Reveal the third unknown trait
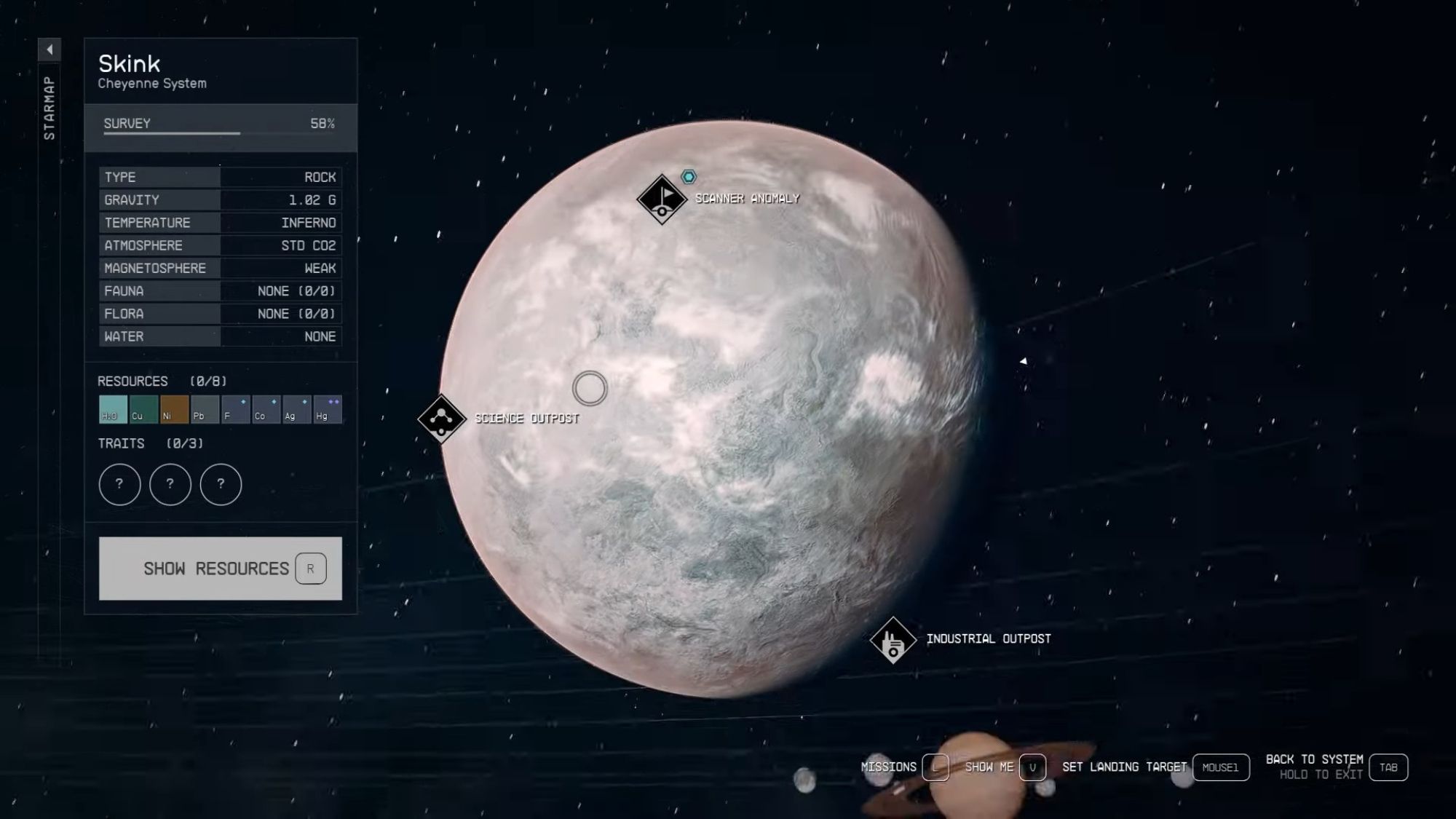The image size is (1456, 819). click(x=220, y=484)
